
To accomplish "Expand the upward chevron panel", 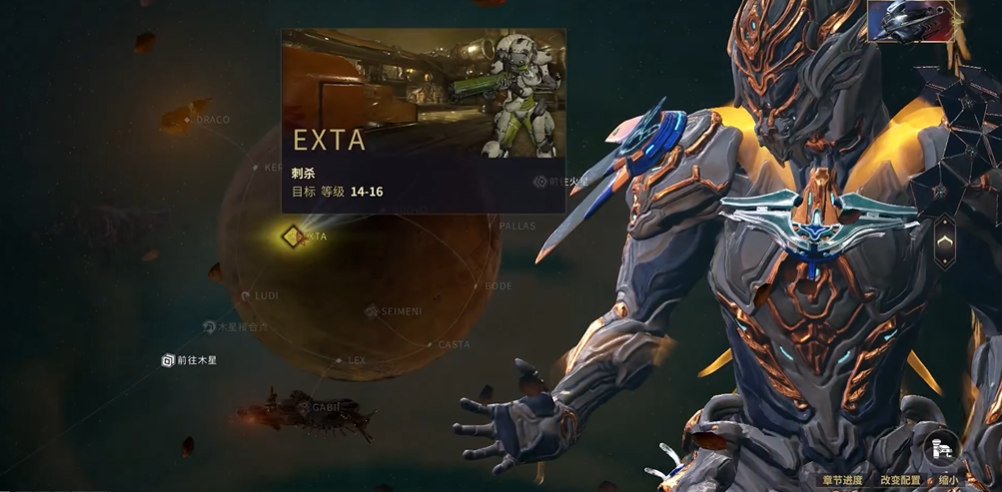I will (944, 241).
